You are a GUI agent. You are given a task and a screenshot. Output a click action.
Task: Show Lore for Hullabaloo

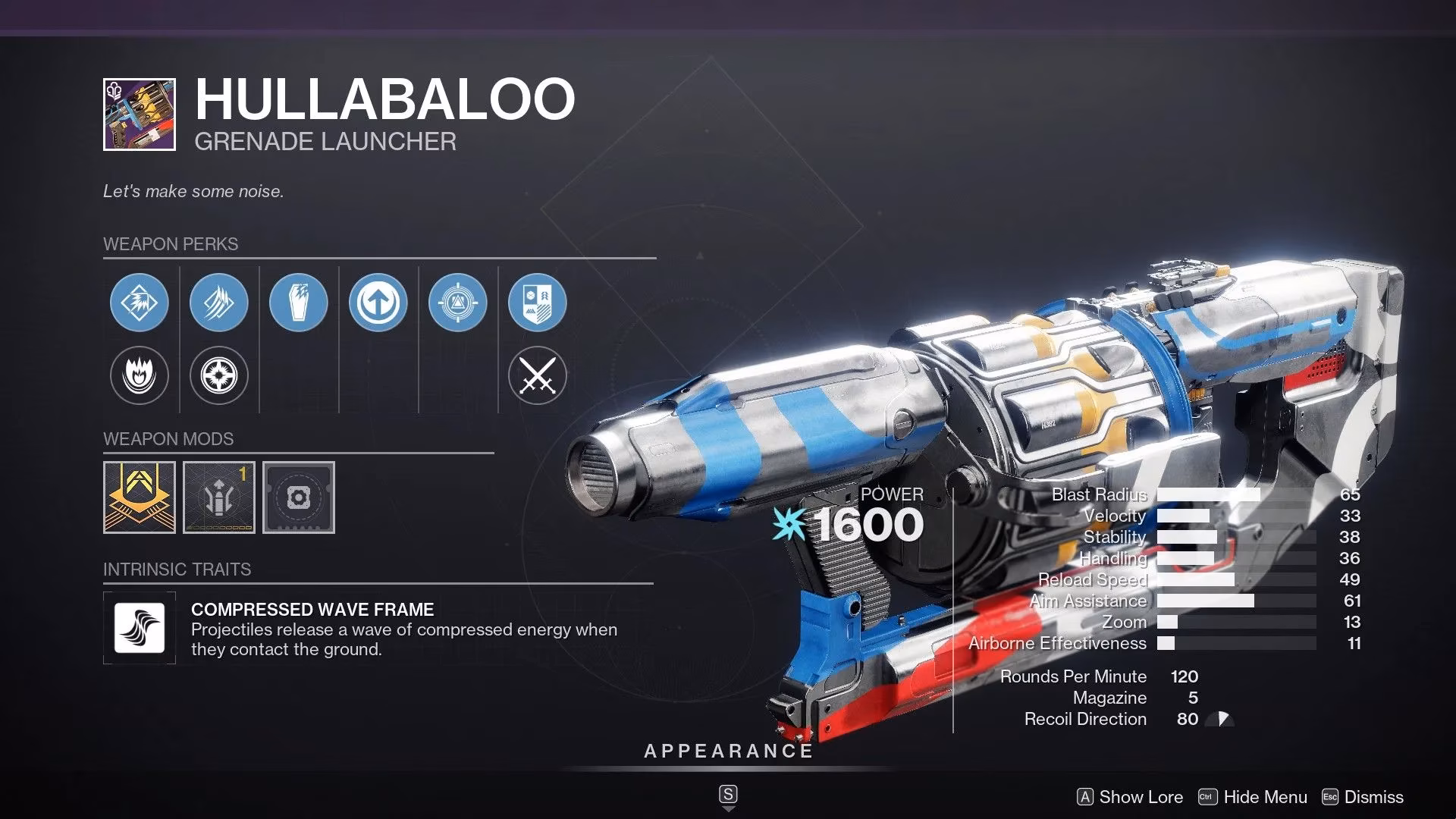(1131, 797)
